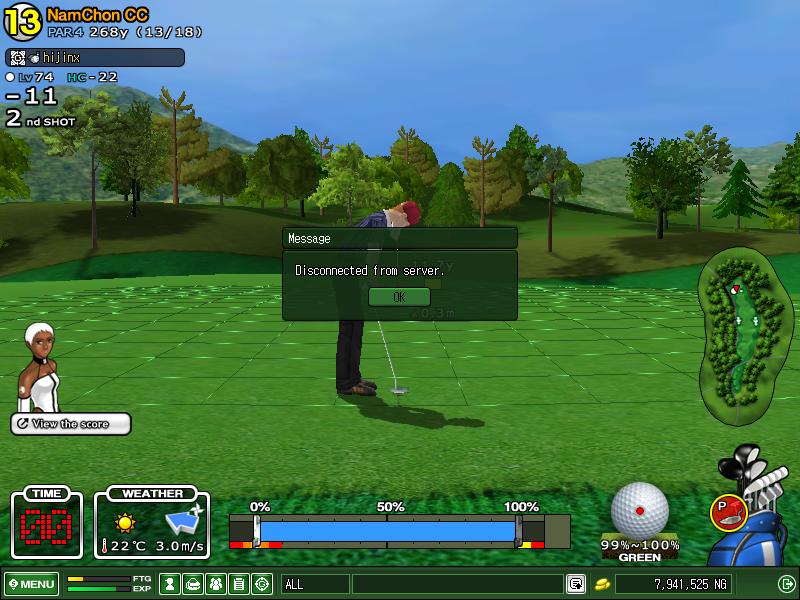Select the hijinx player name bar
The width and height of the screenshot is (800, 600).
(x=95, y=58)
